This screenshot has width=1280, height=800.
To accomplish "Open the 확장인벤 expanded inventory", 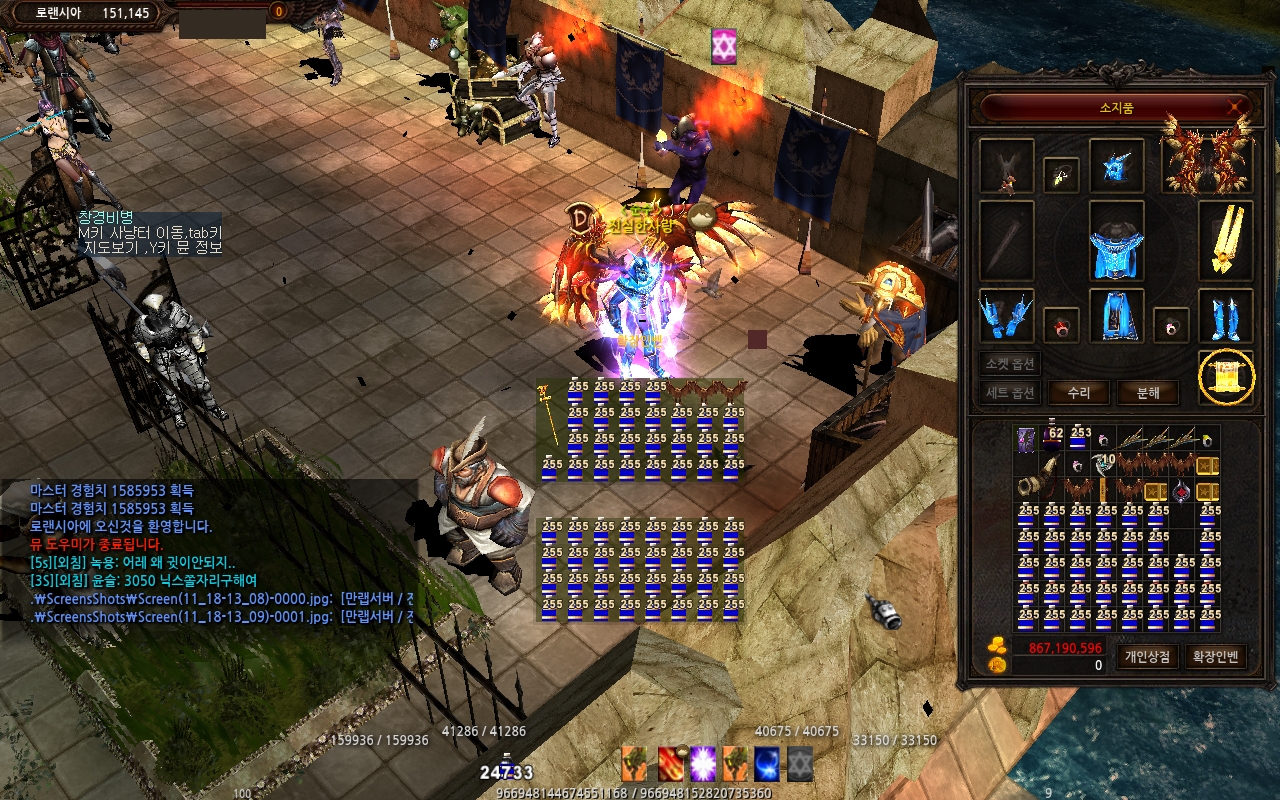I will tap(1216, 657).
